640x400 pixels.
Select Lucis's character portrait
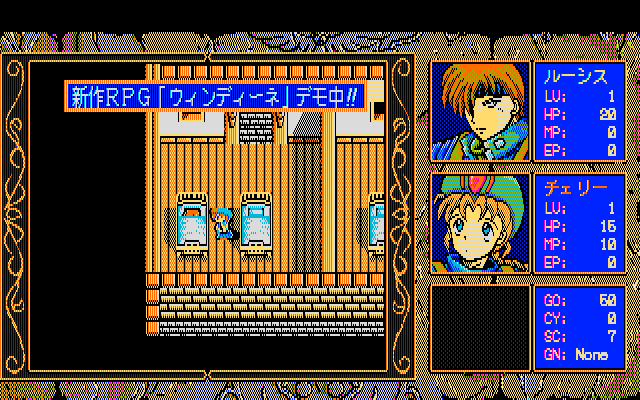coord(480,112)
